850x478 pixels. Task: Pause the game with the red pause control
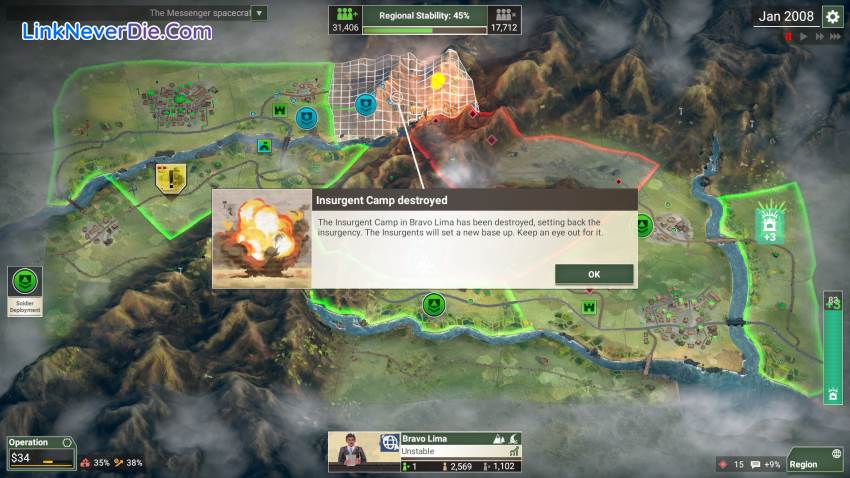pyautogui.click(x=788, y=37)
